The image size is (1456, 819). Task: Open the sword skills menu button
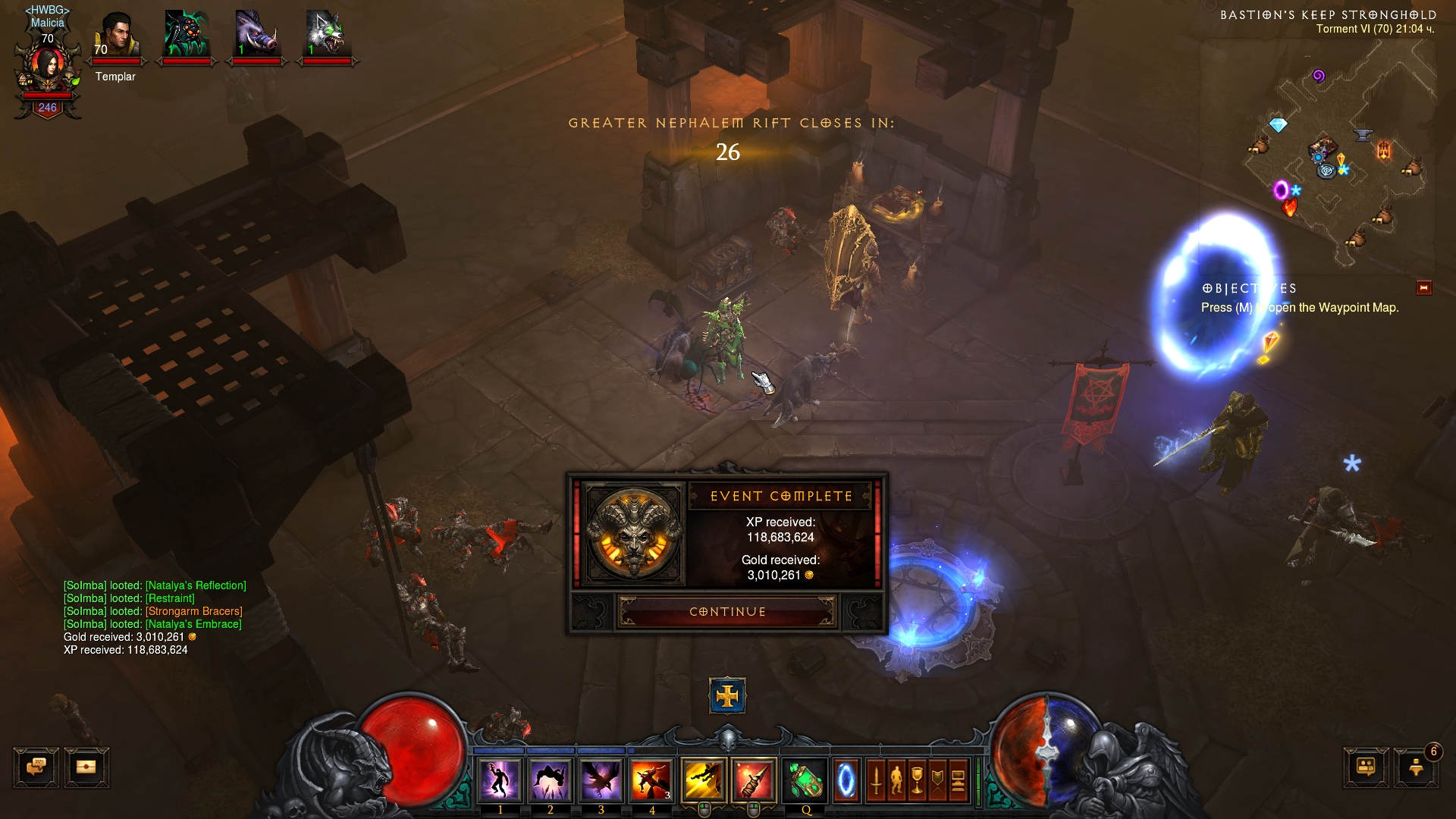[x=876, y=780]
